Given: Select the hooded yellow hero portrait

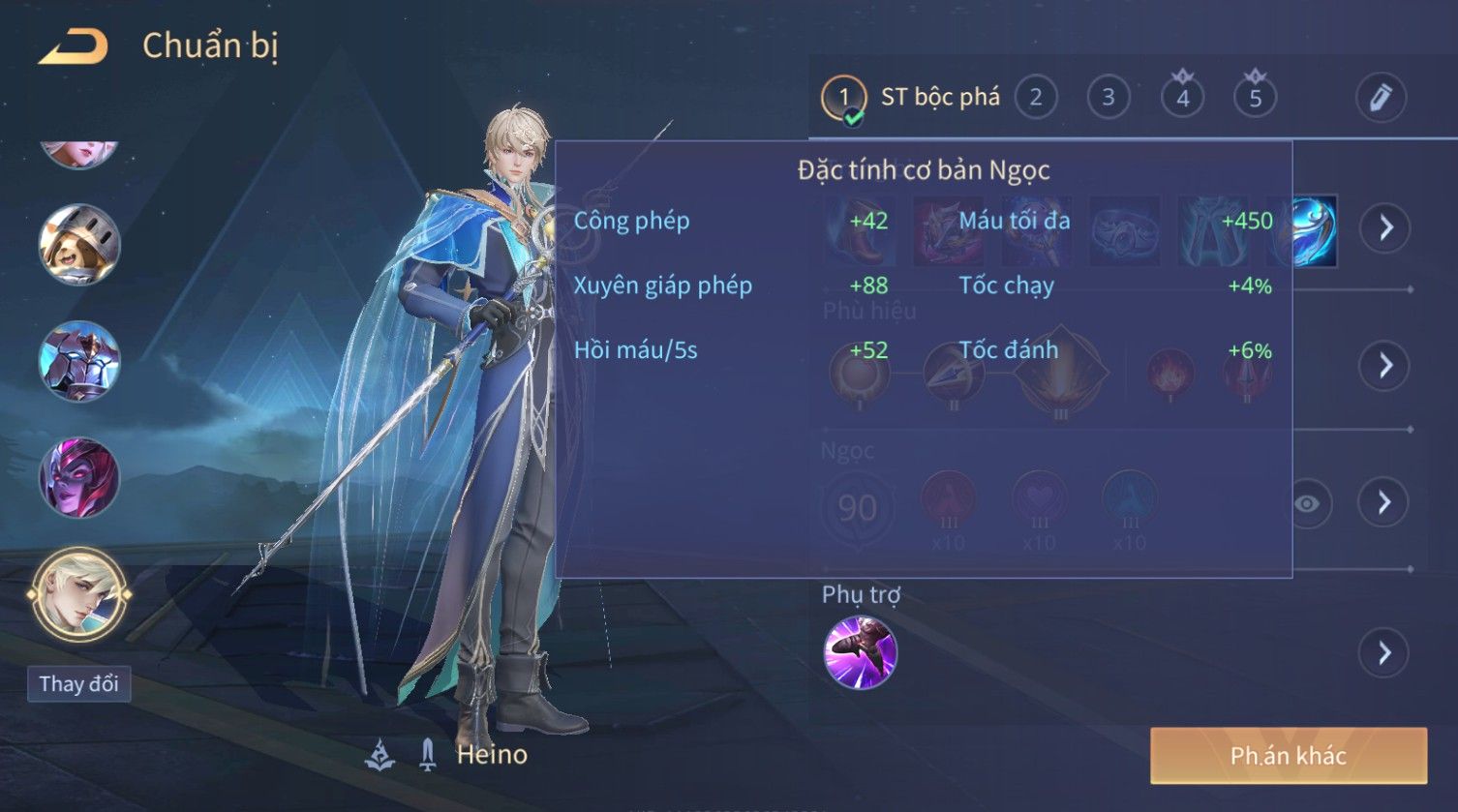Looking at the screenshot, I should (x=79, y=245).
